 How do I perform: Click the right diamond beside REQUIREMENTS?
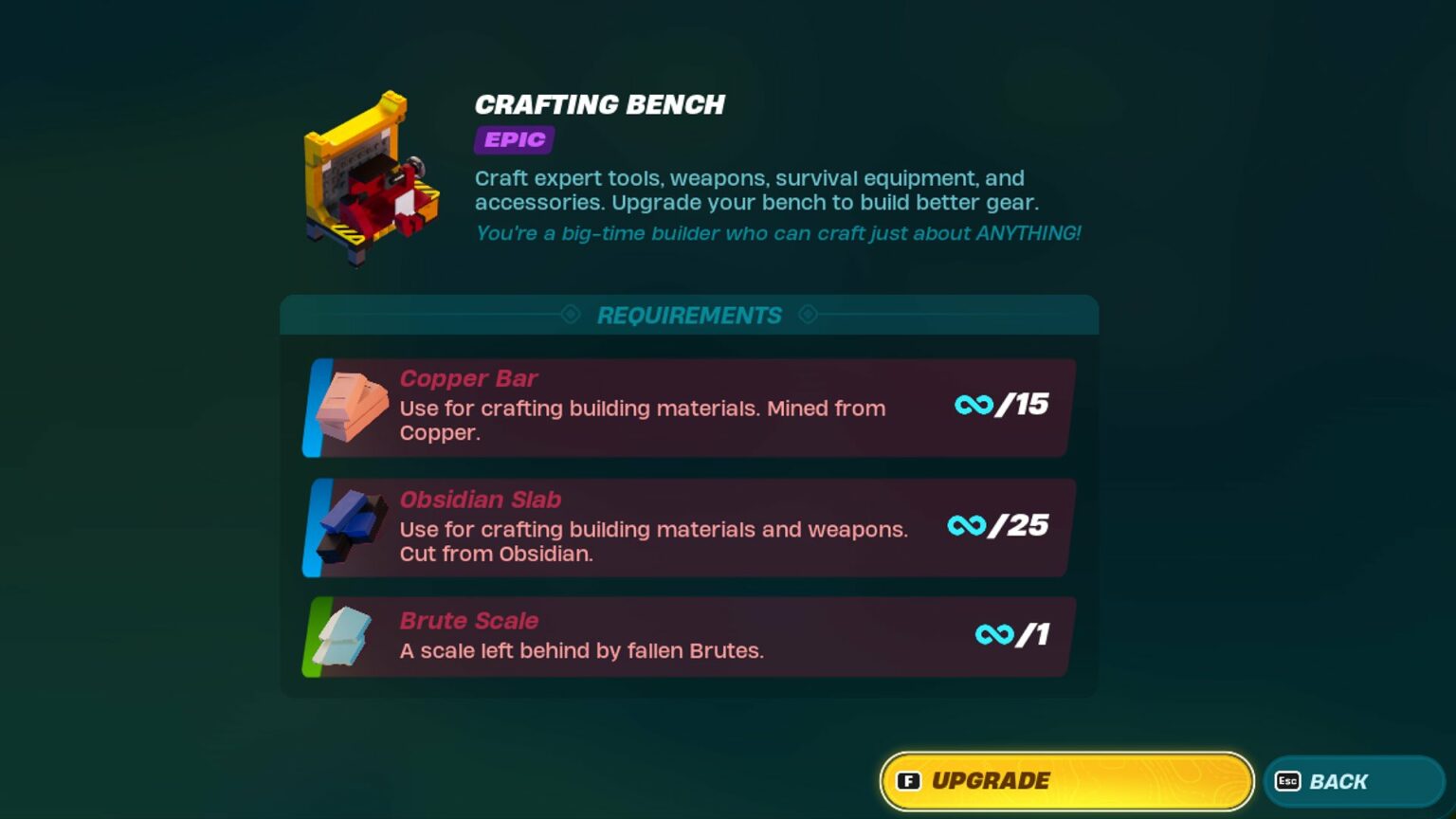click(809, 315)
